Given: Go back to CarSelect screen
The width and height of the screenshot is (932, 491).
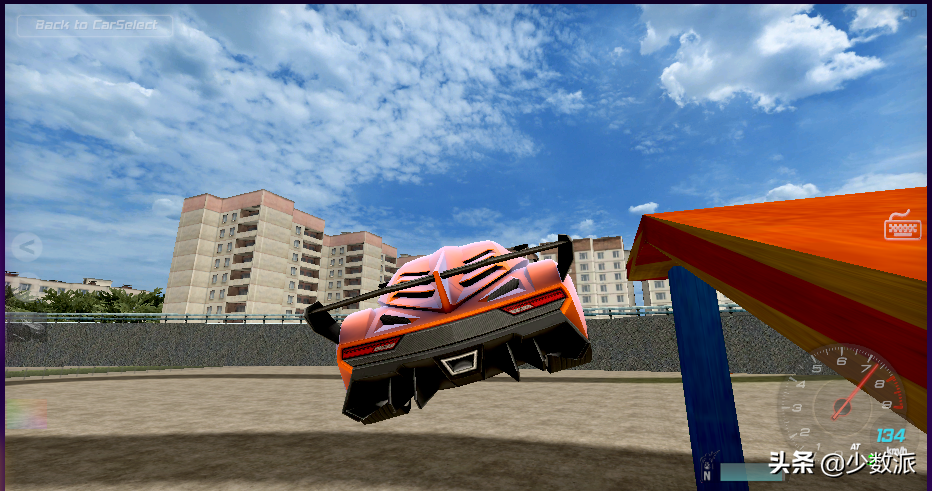Looking at the screenshot, I should pyautogui.click(x=95, y=25).
